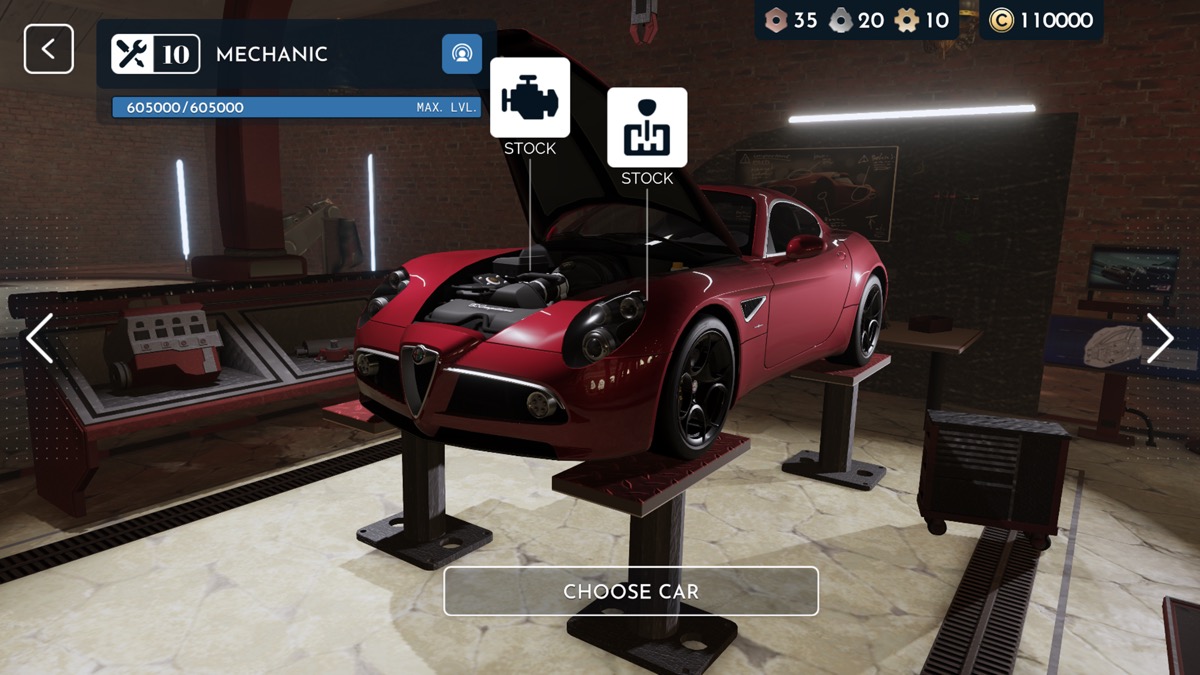Go back using the top-left arrow button
Viewport: 1200px width, 675px height.
pos(49,49)
